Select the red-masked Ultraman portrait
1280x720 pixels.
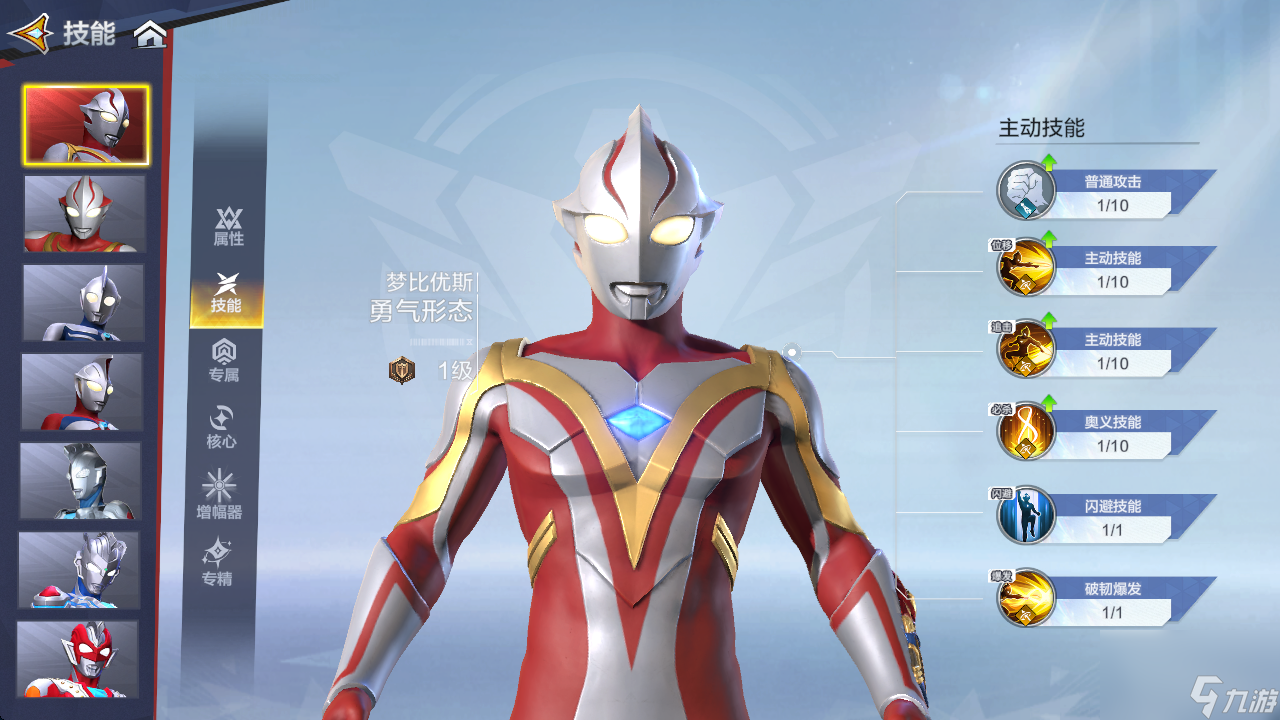click(78, 659)
